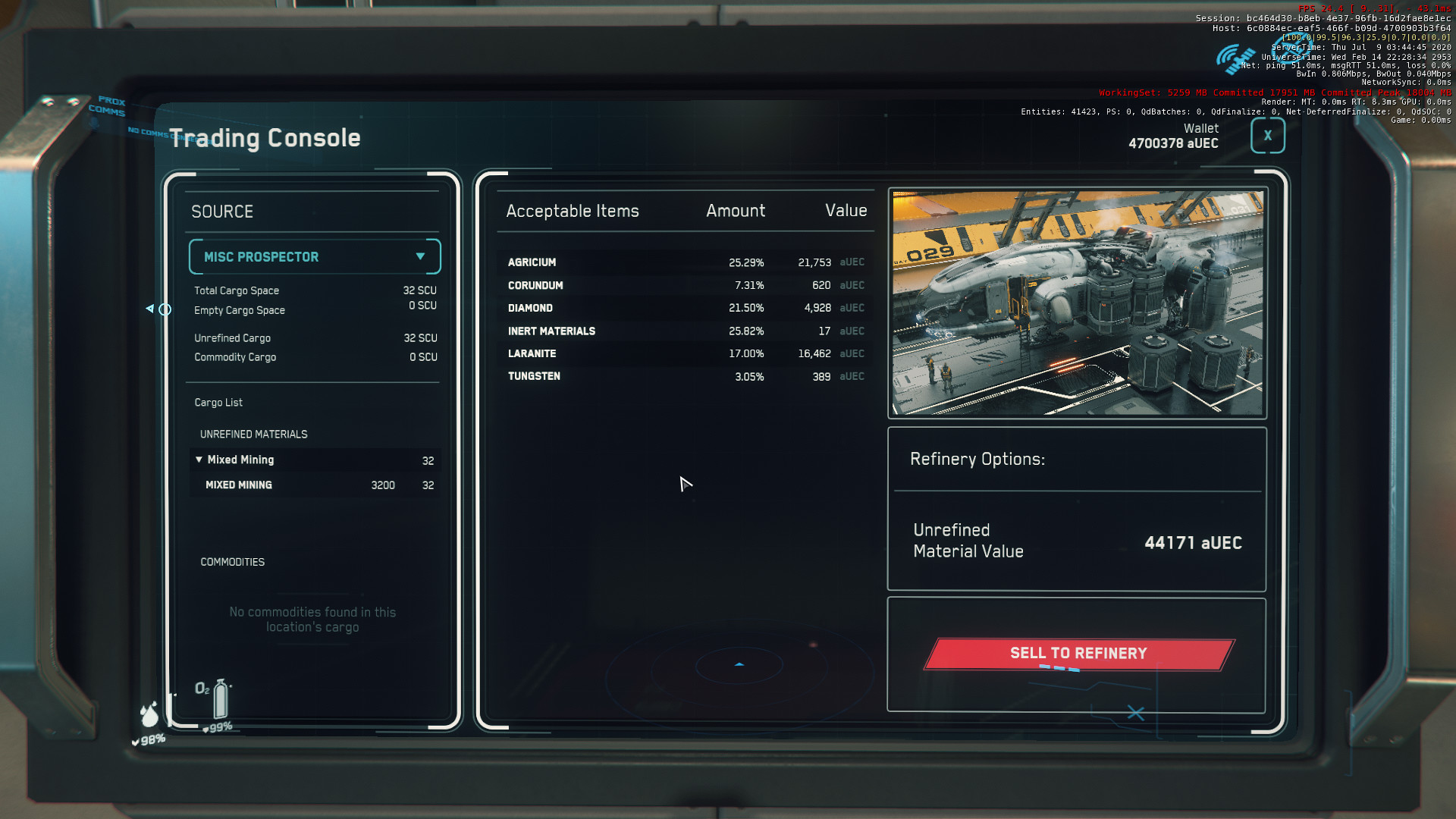Select the MIXED MINING cargo entry

pos(315,485)
